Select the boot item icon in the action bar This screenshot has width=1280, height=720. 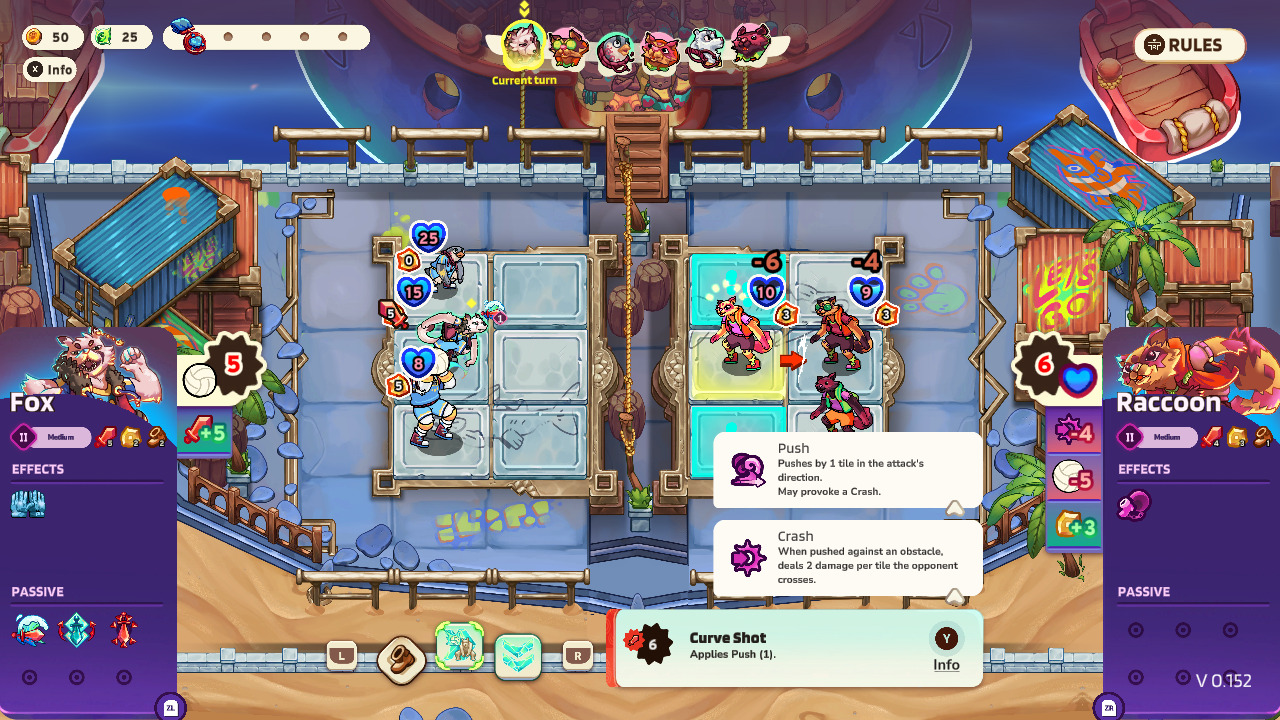tap(400, 660)
